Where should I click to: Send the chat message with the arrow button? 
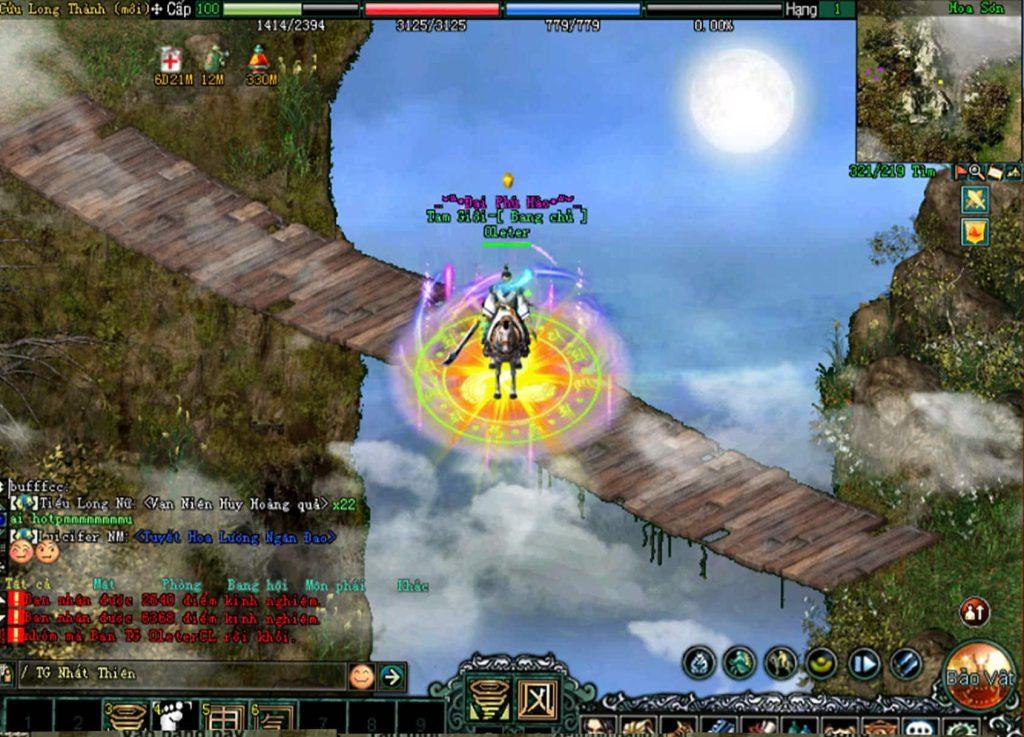coord(392,676)
